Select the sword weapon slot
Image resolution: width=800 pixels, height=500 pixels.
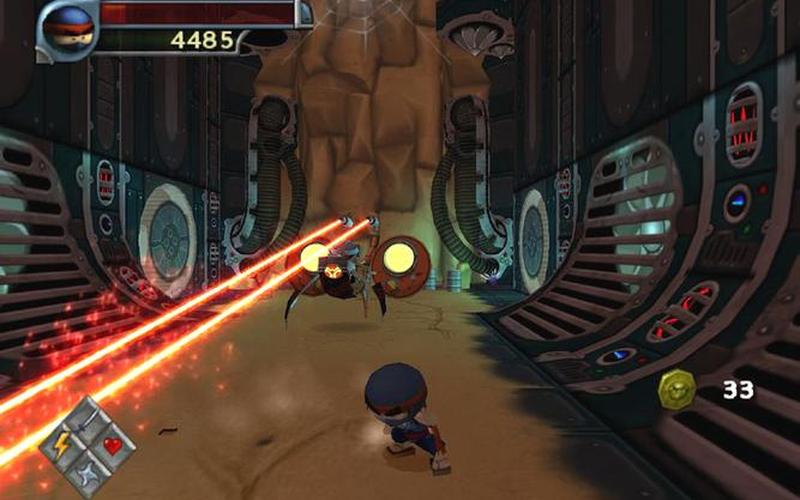[x=87, y=418]
